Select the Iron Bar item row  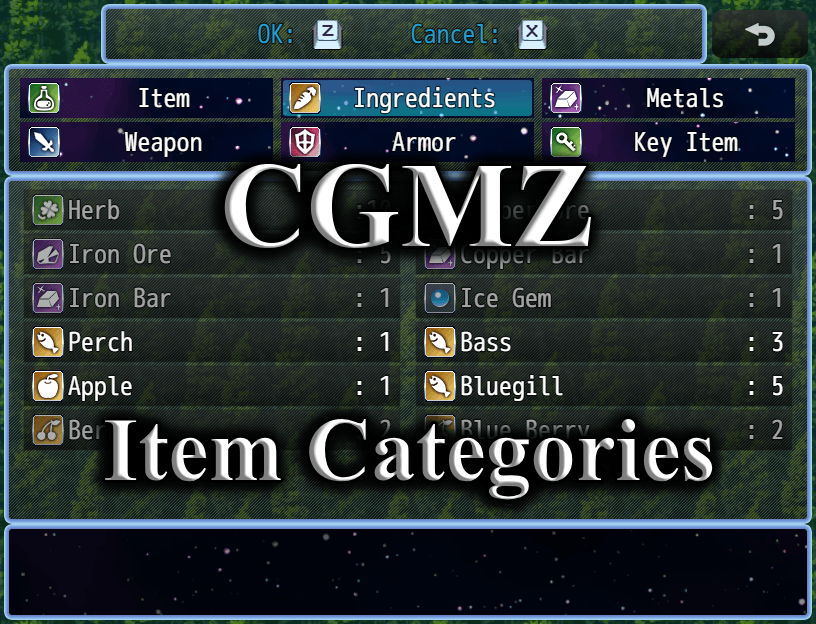tap(211, 299)
